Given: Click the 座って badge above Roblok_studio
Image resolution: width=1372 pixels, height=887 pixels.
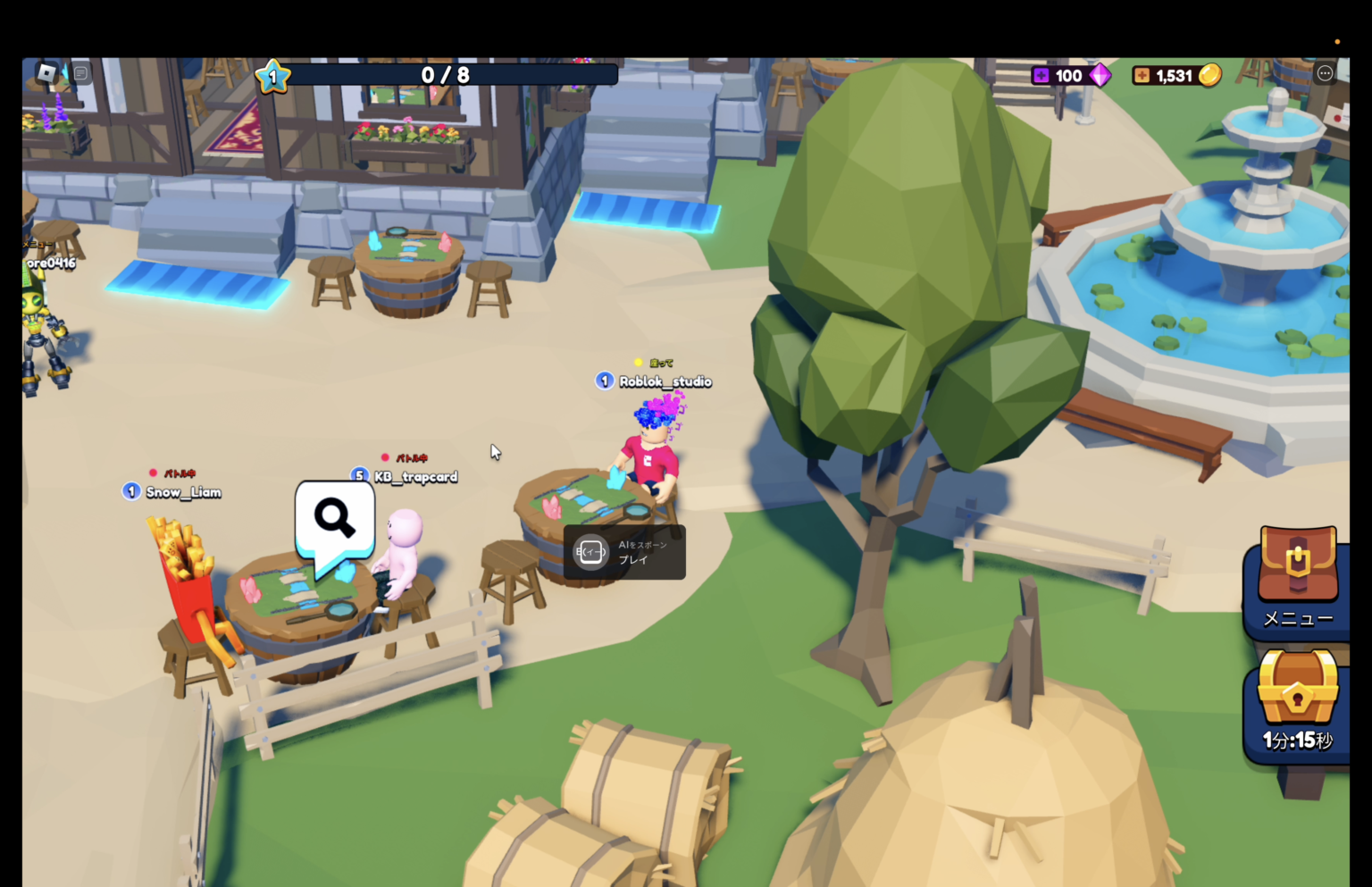Looking at the screenshot, I should tap(656, 363).
